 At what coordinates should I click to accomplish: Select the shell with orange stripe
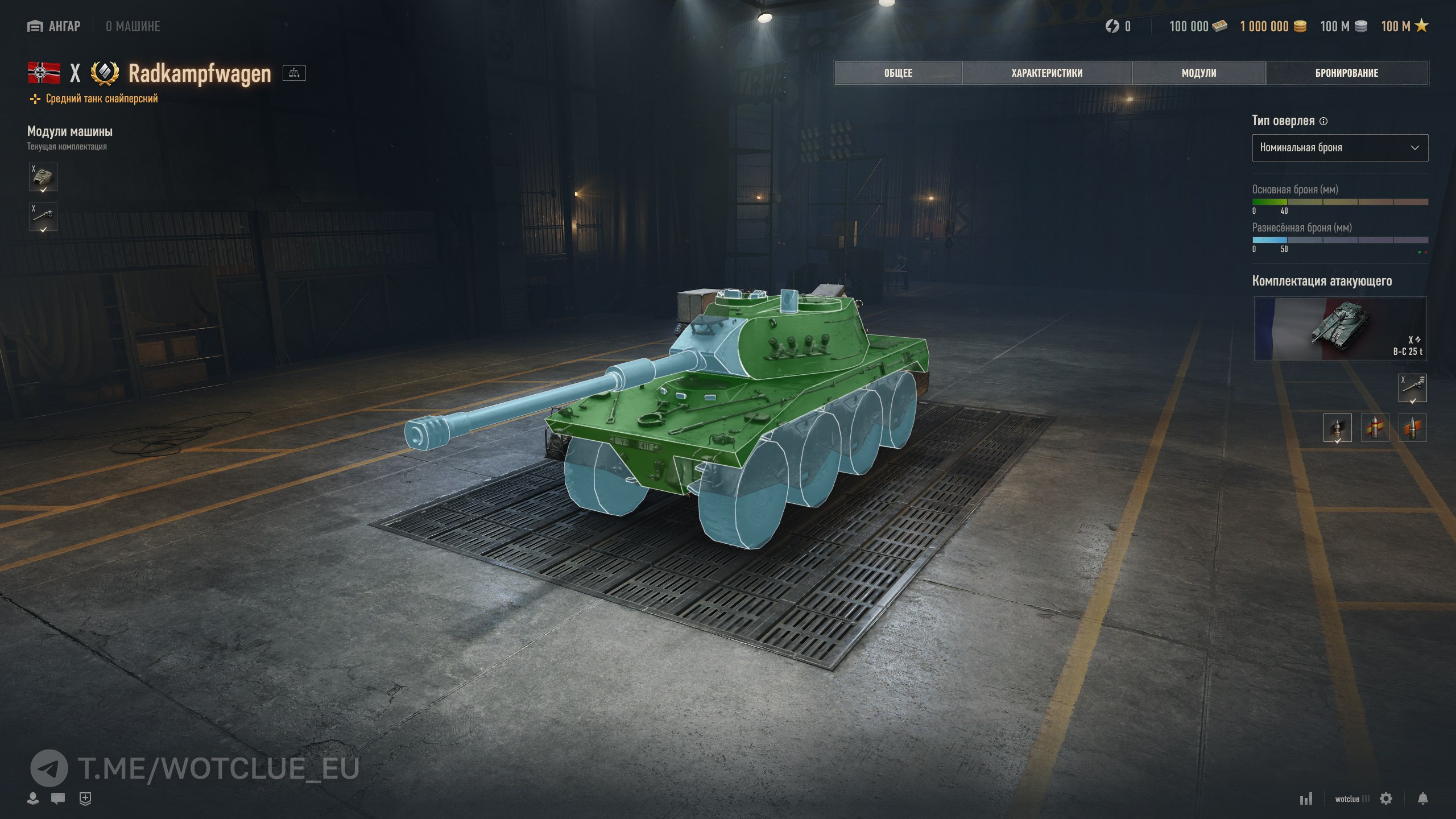(x=1412, y=428)
